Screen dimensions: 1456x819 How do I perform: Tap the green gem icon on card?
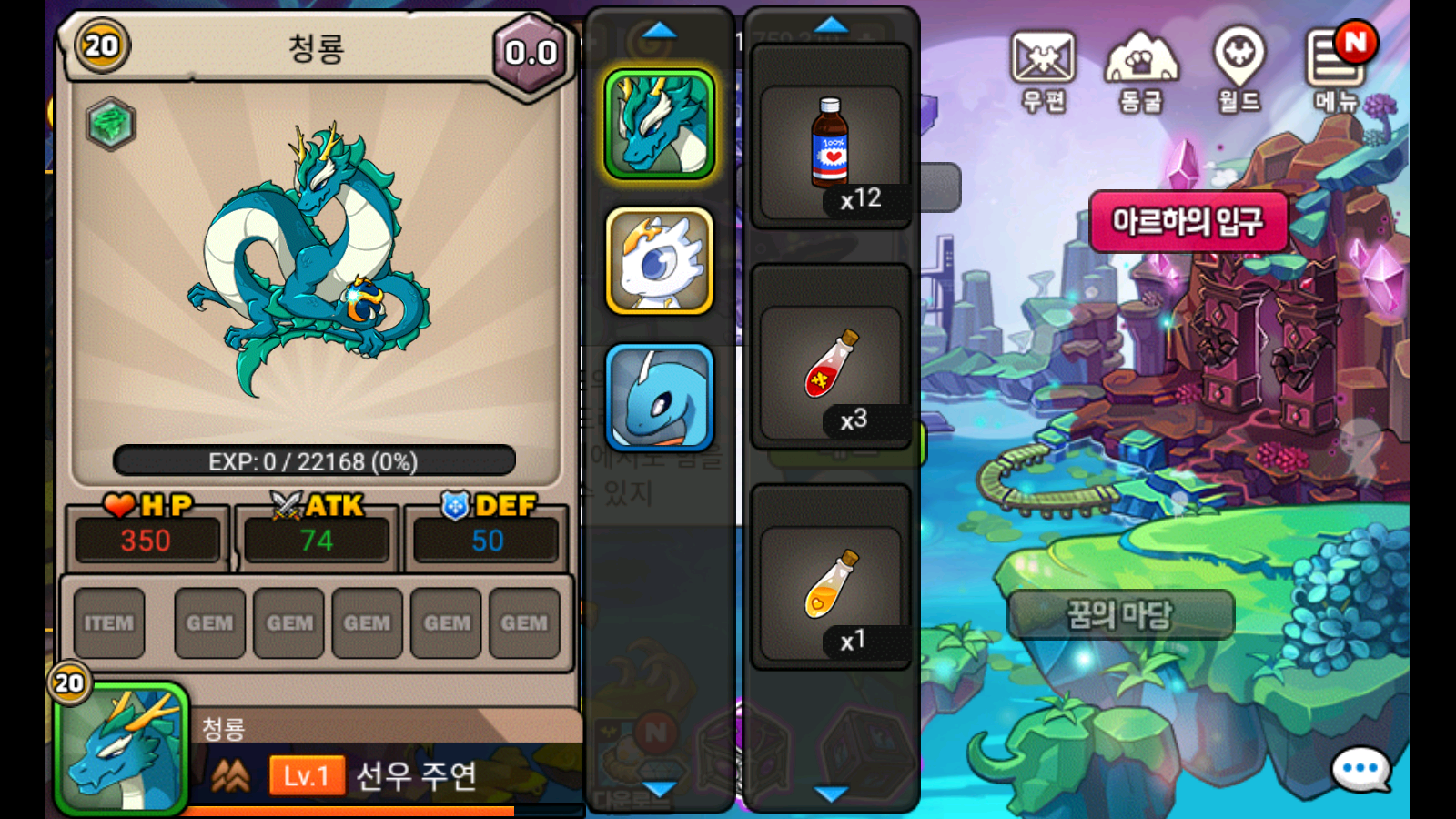pyautogui.click(x=111, y=124)
